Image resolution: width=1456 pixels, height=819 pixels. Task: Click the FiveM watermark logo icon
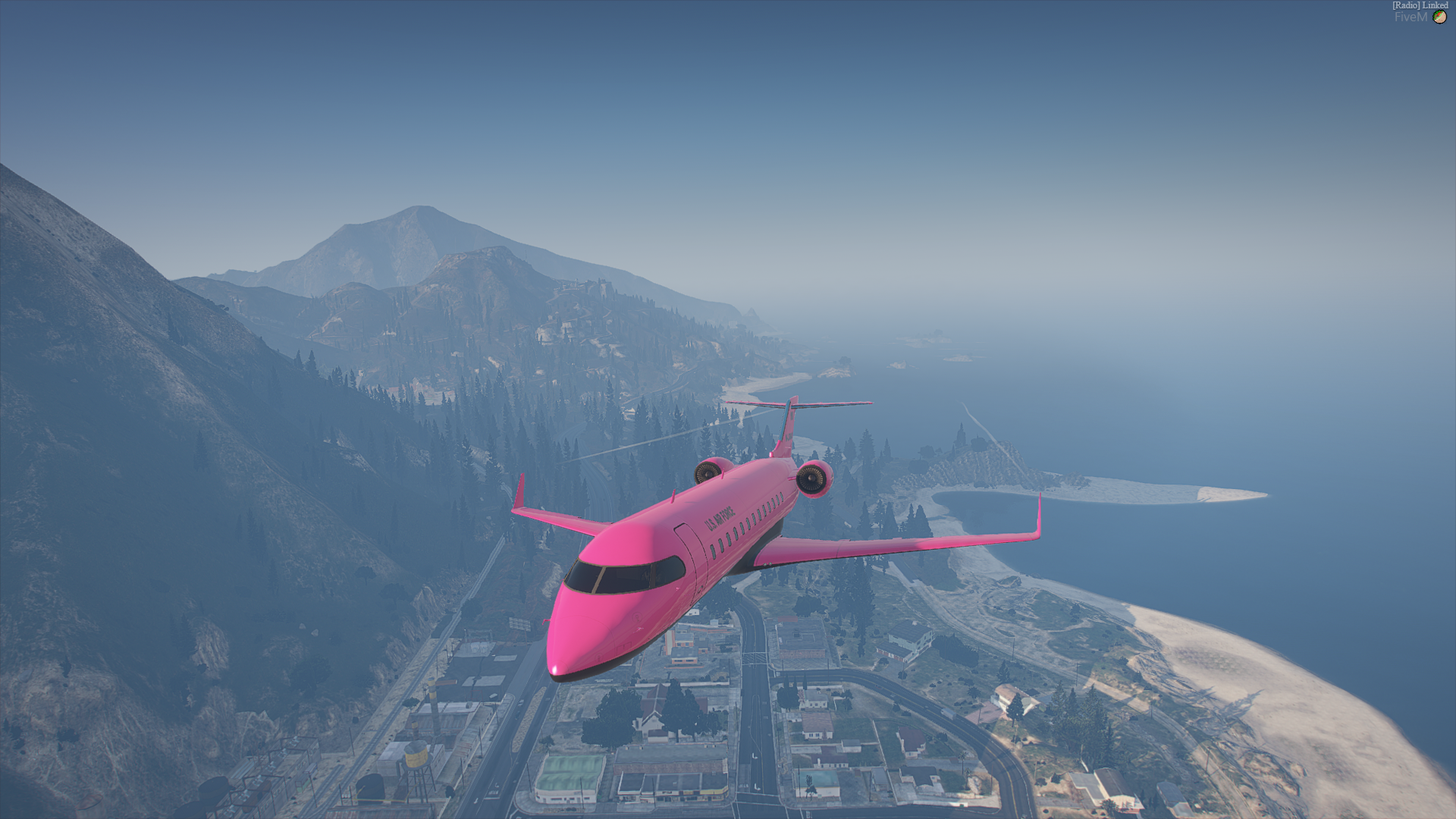coord(1439,17)
